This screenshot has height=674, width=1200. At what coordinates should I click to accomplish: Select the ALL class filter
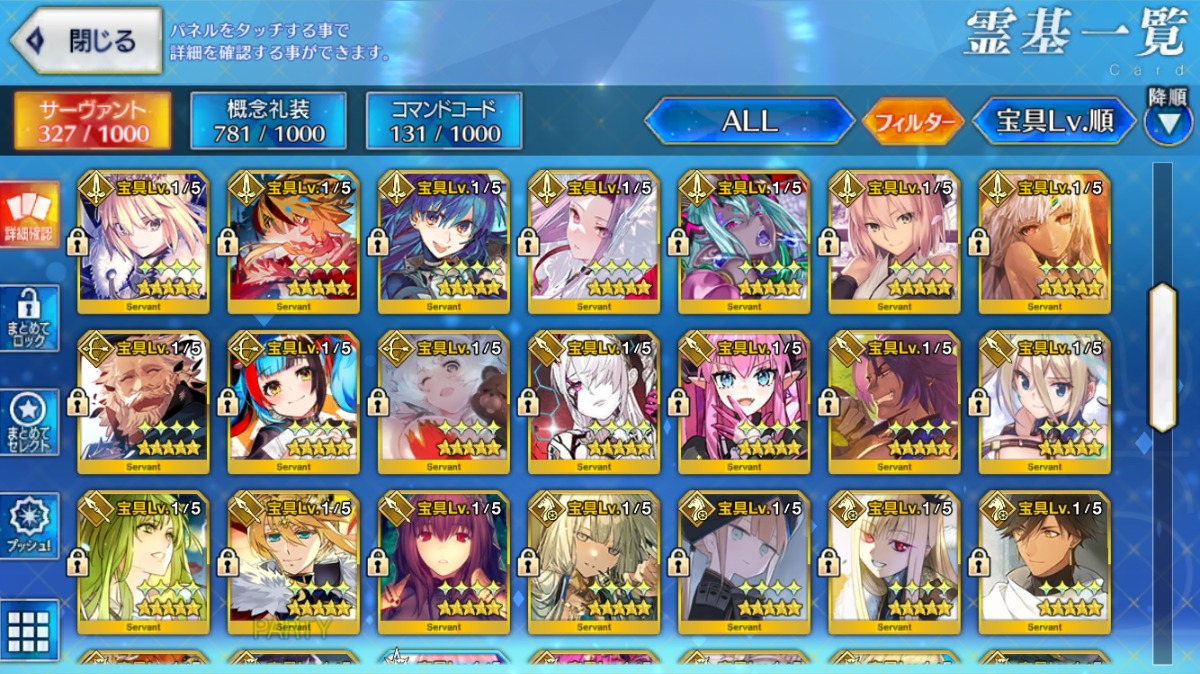(x=750, y=121)
